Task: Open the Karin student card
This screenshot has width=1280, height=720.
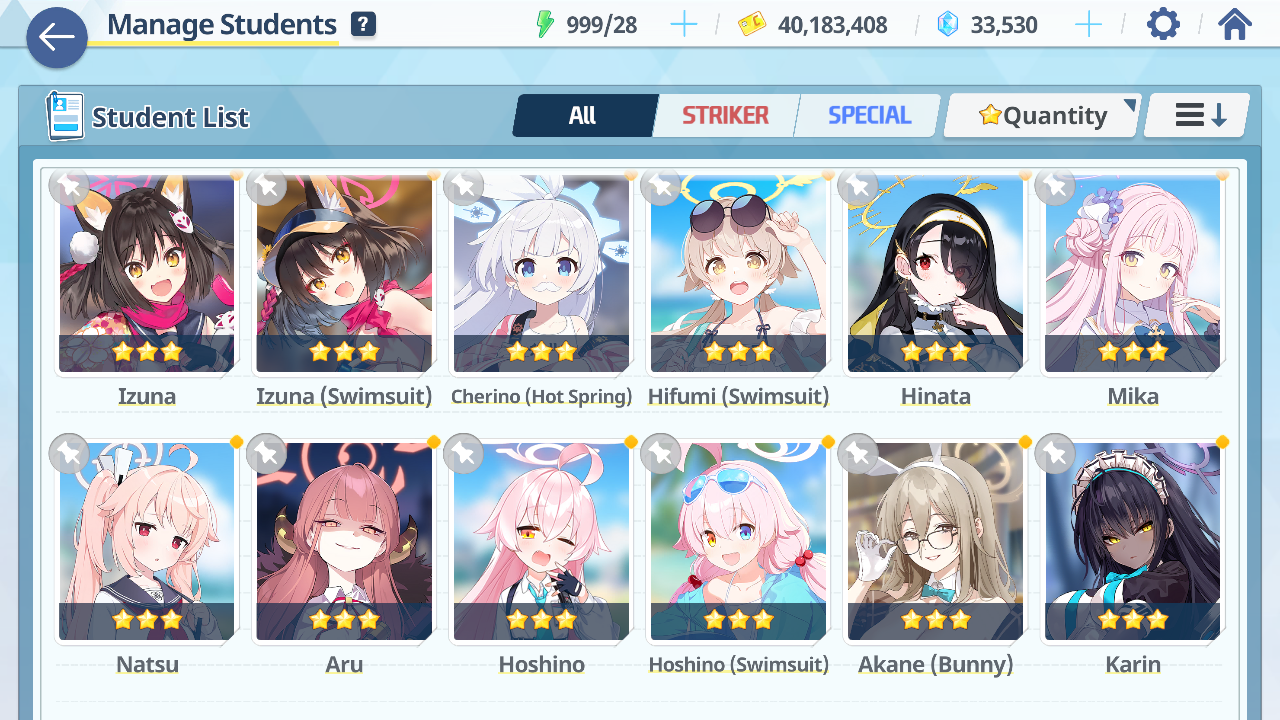Action: click(x=1132, y=543)
